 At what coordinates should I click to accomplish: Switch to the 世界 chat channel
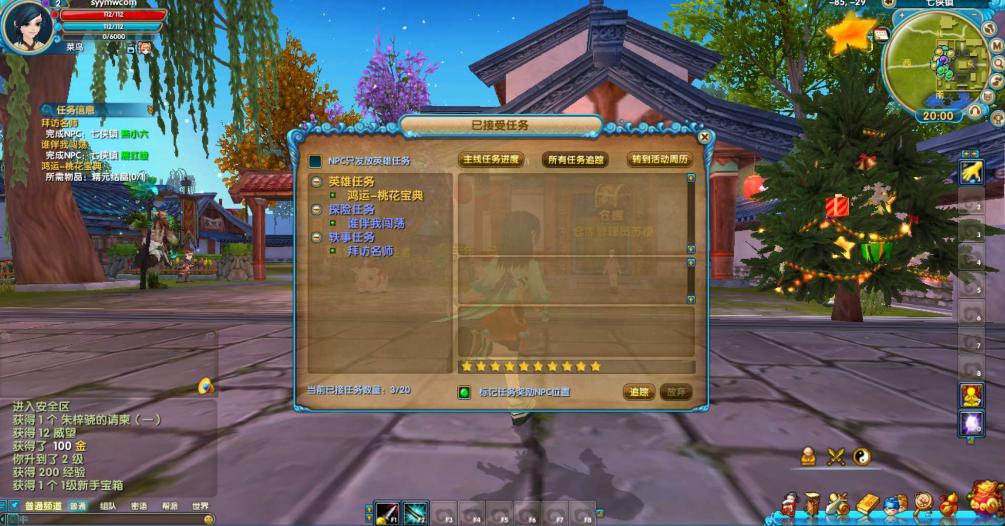(201, 506)
